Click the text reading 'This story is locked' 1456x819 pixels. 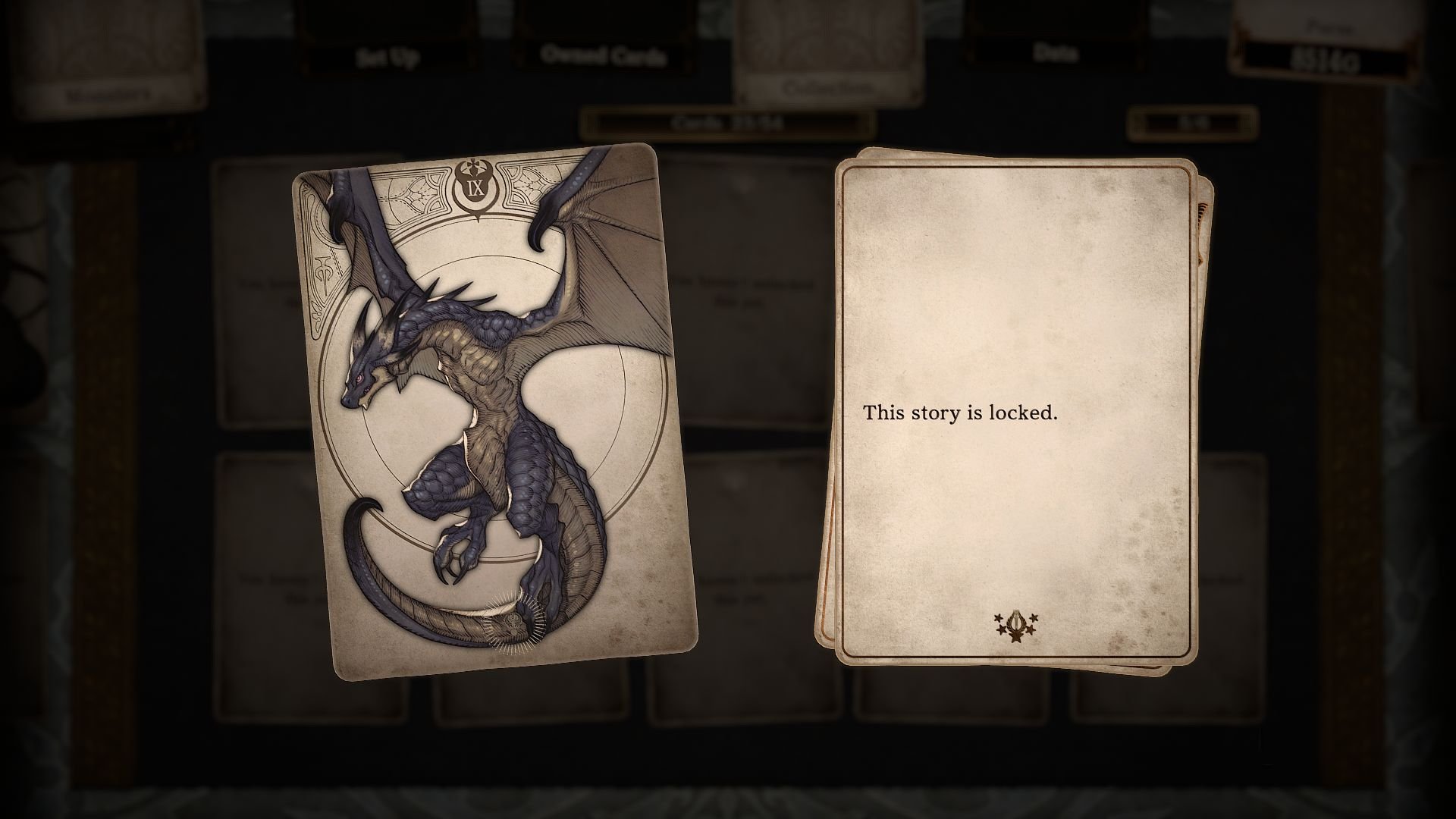(960, 414)
